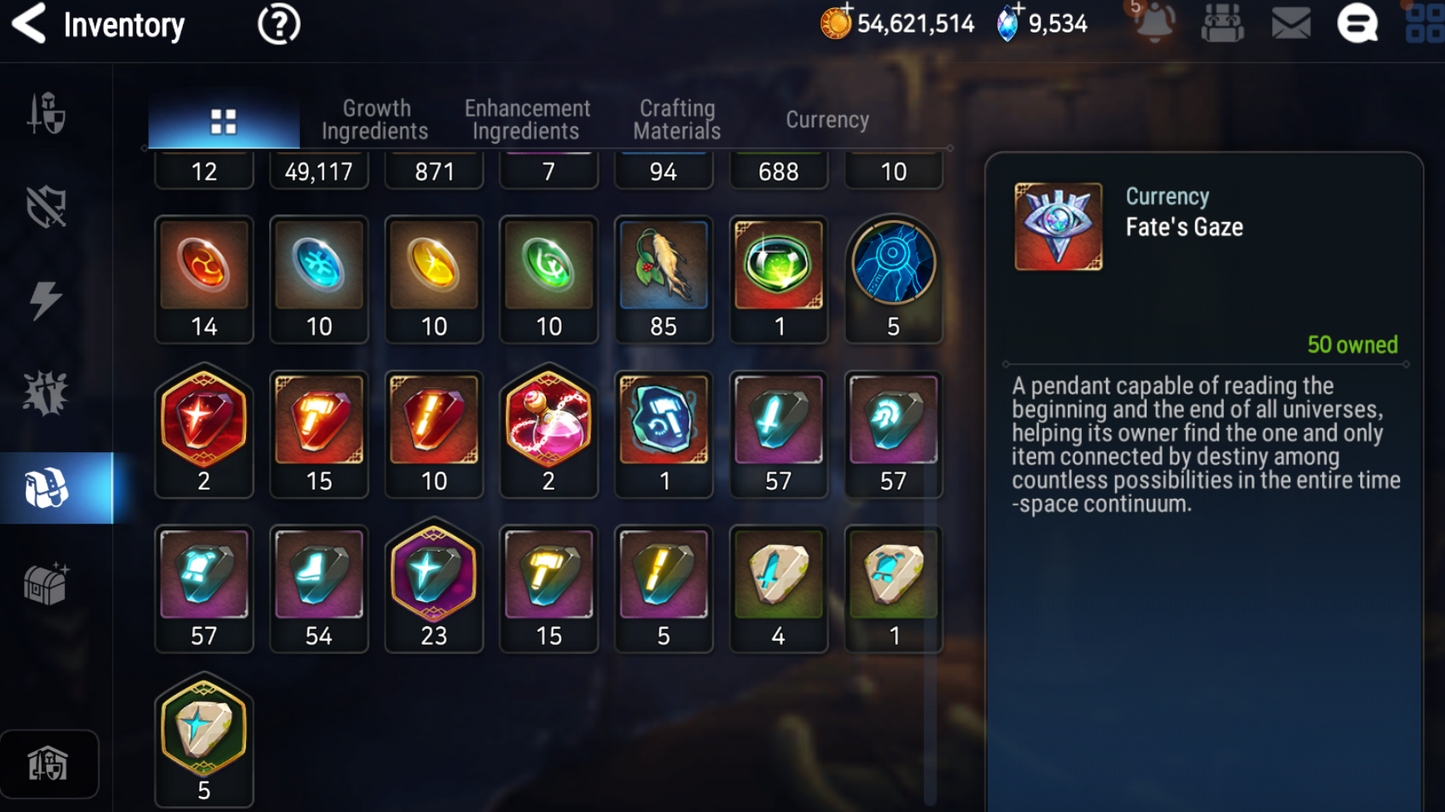The image size is (1445, 812).
Task: Open the lightning bolt sidebar category
Action: pyautogui.click(x=46, y=300)
